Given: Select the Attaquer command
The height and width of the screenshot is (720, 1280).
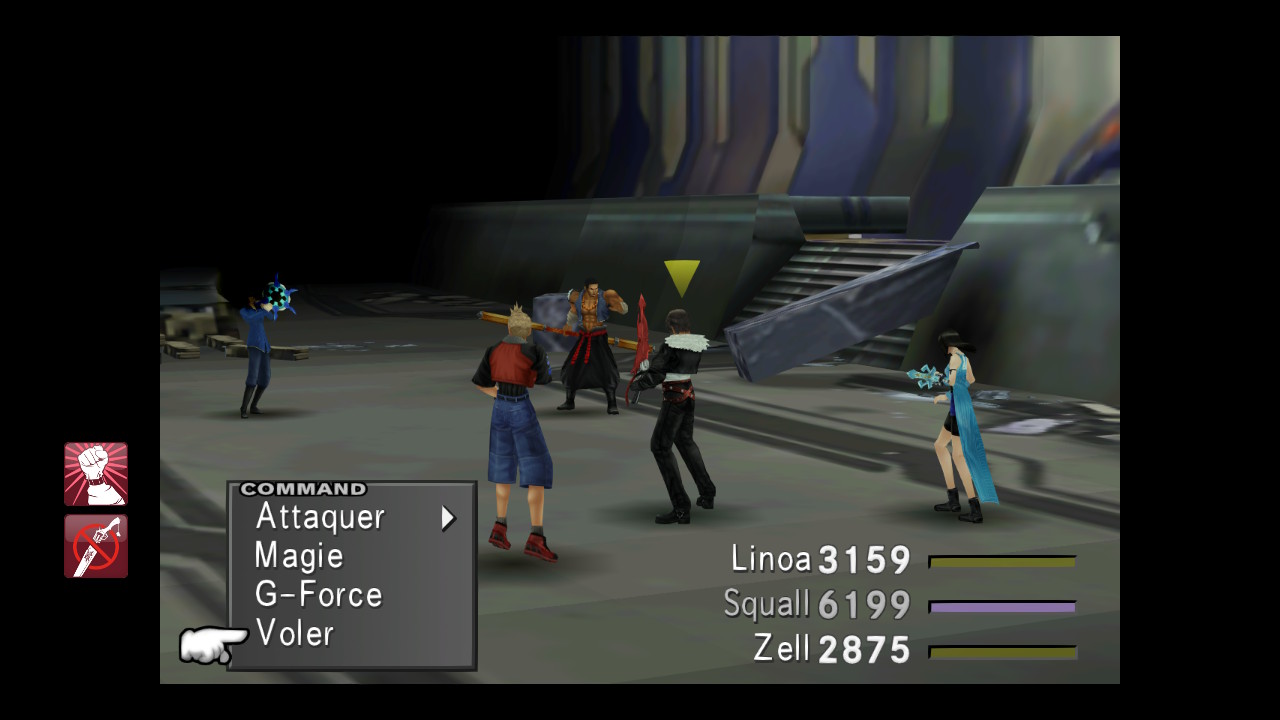Looking at the screenshot, I should [320, 517].
